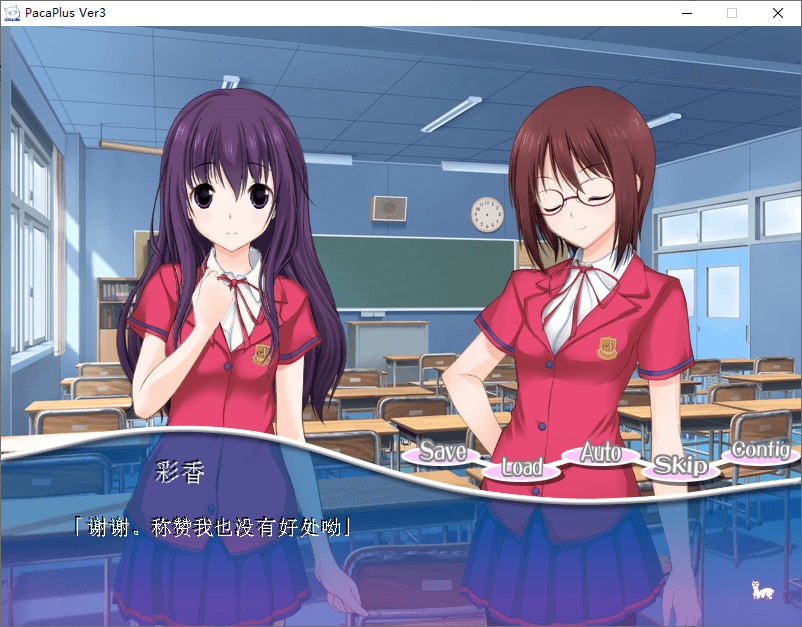This screenshot has width=802, height=627.
Task: Close the PacaPlus window
Action: coord(777,13)
